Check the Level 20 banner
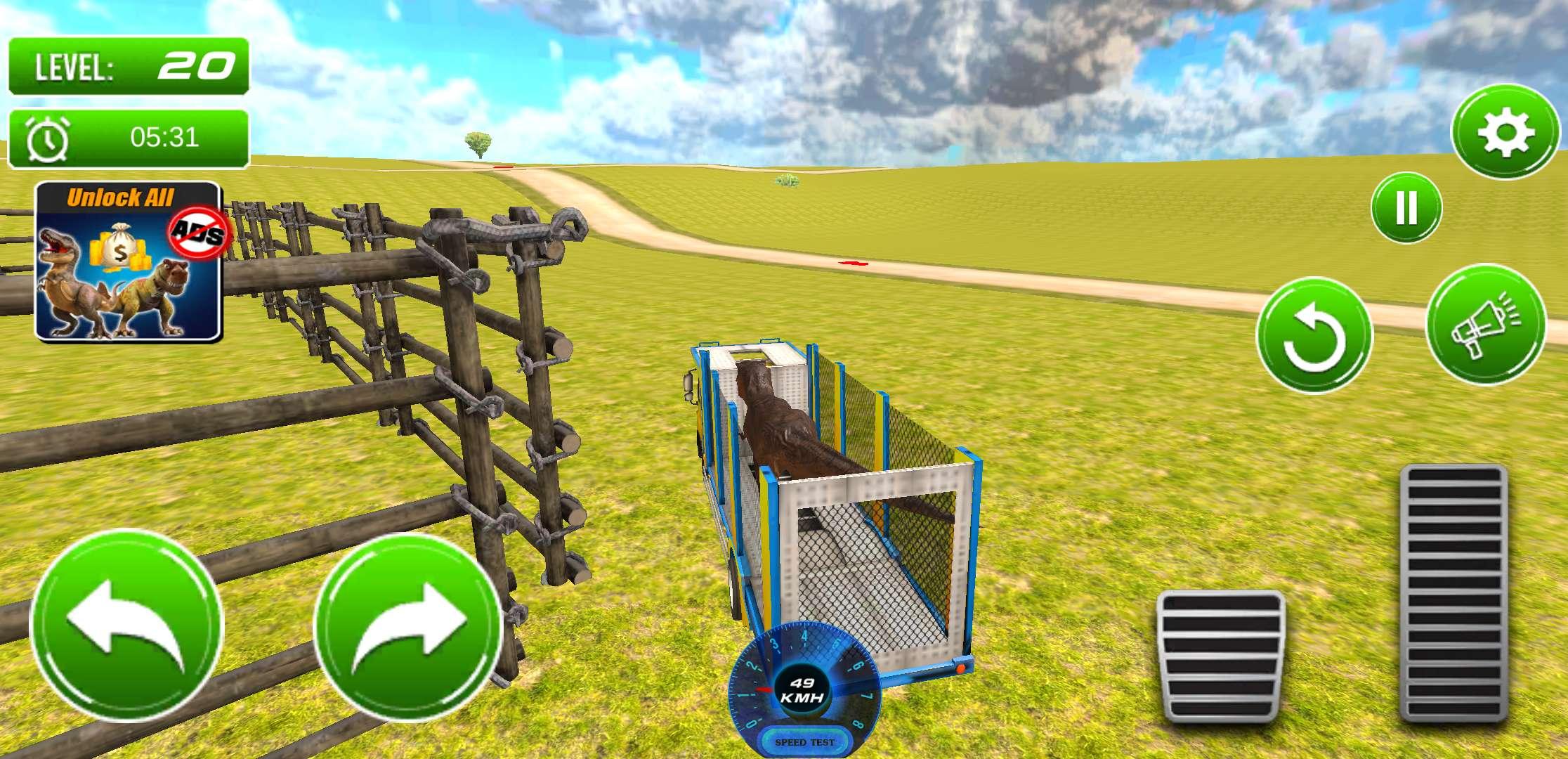 point(130,67)
